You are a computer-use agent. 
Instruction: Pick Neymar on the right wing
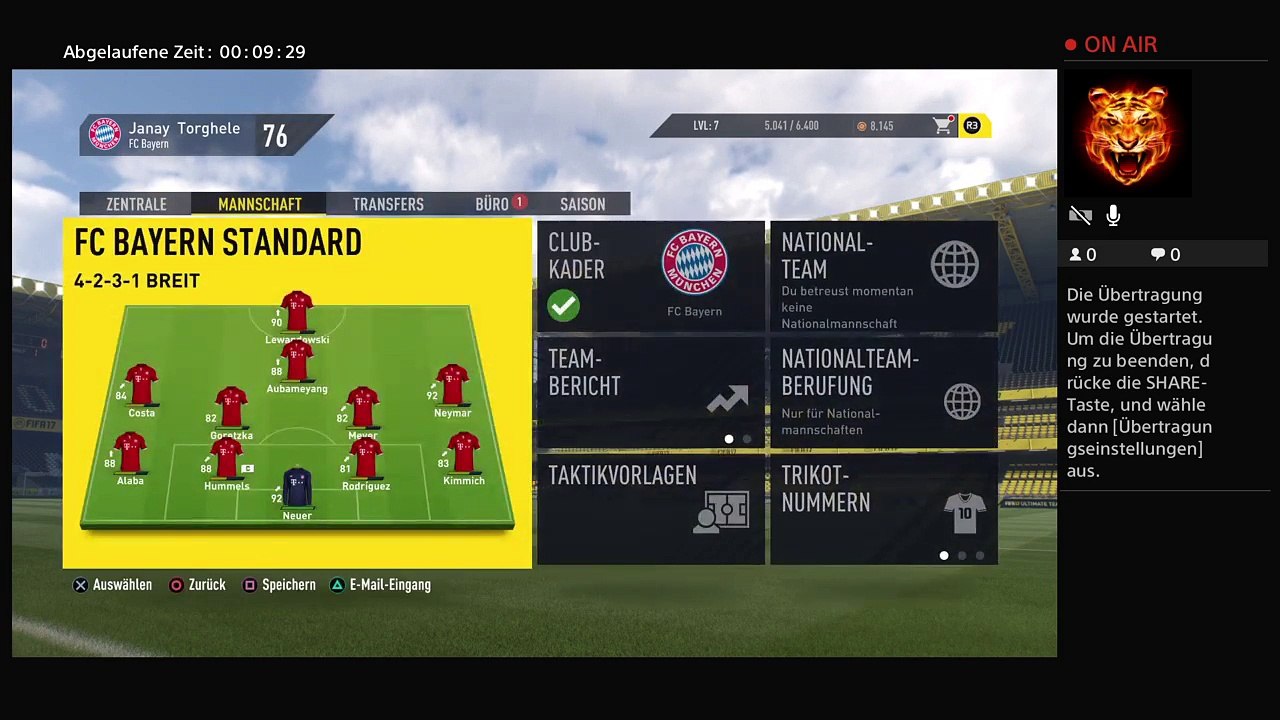[x=452, y=386]
